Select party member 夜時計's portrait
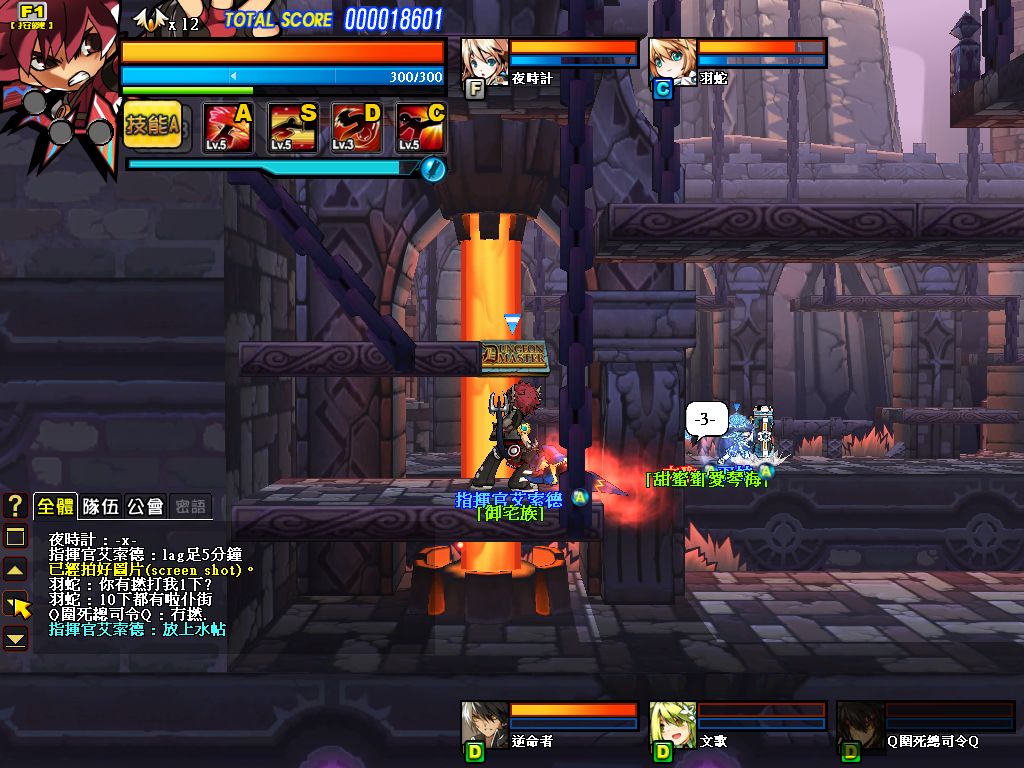Viewport: 1024px width, 768px height. (x=485, y=62)
